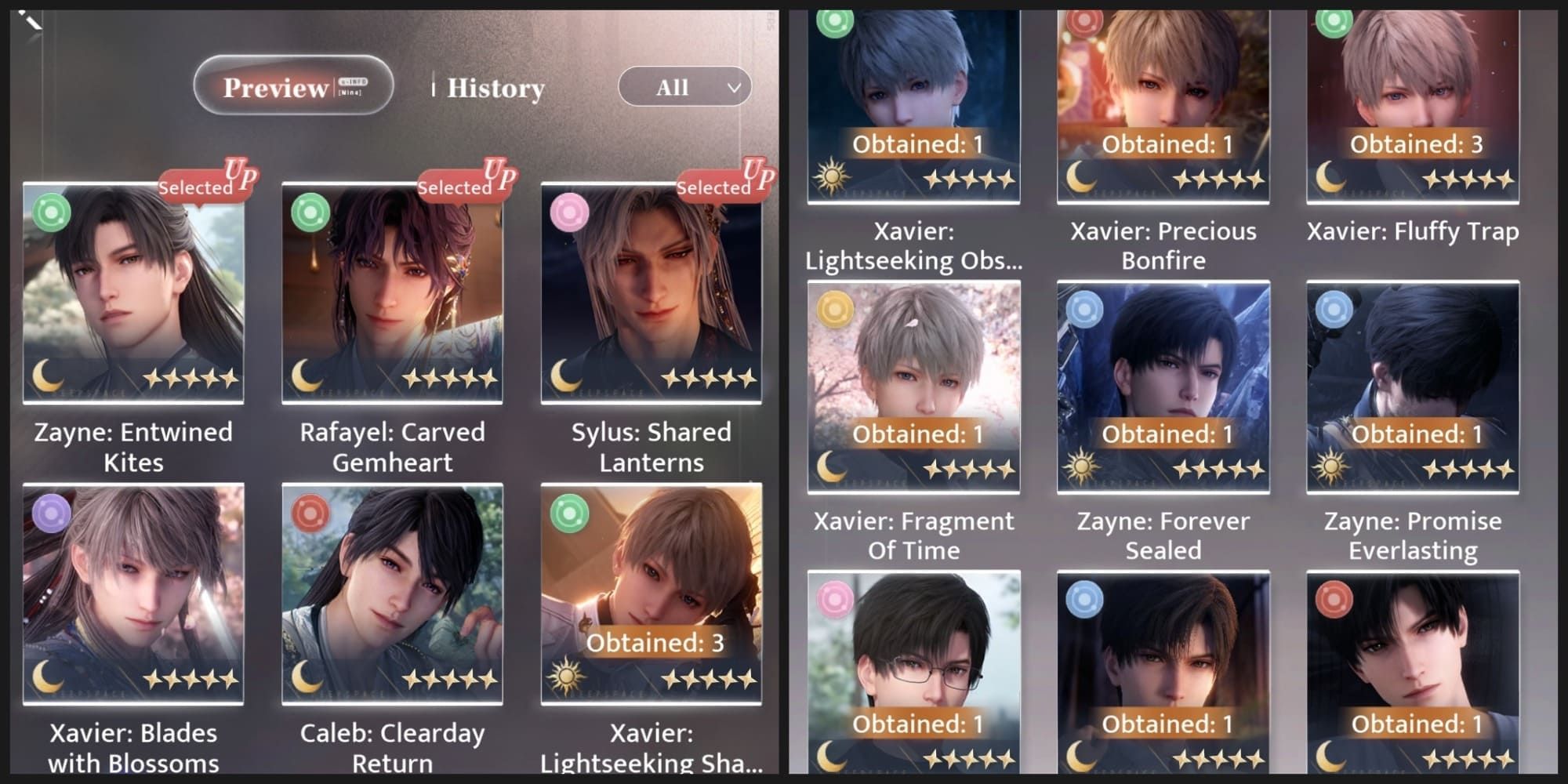Choose the Rafayel: Carved Gemheart card
The height and width of the screenshot is (784, 1568).
pyautogui.click(x=392, y=294)
